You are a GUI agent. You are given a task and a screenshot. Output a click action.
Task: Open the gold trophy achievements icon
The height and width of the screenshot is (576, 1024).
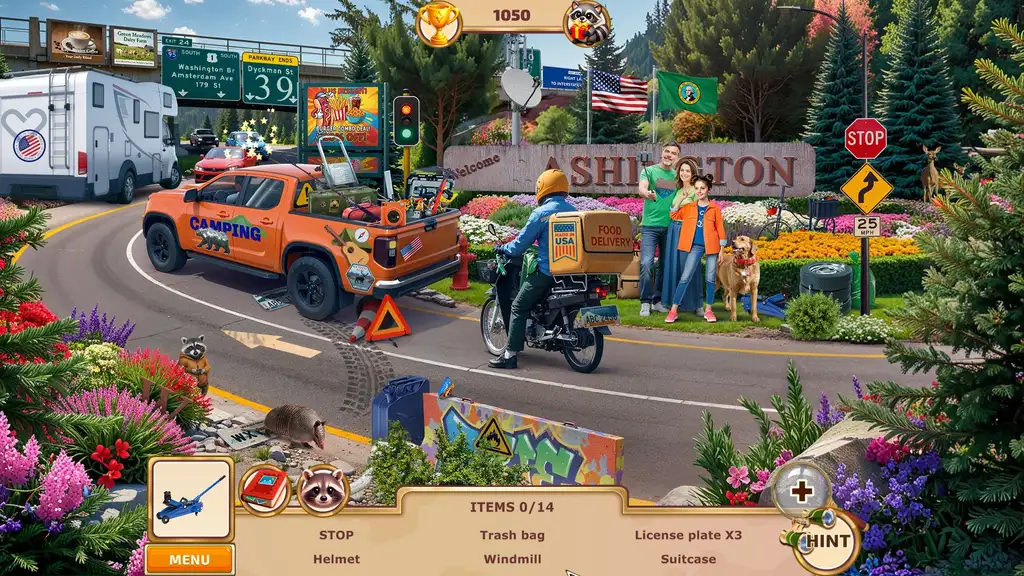pos(437,23)
